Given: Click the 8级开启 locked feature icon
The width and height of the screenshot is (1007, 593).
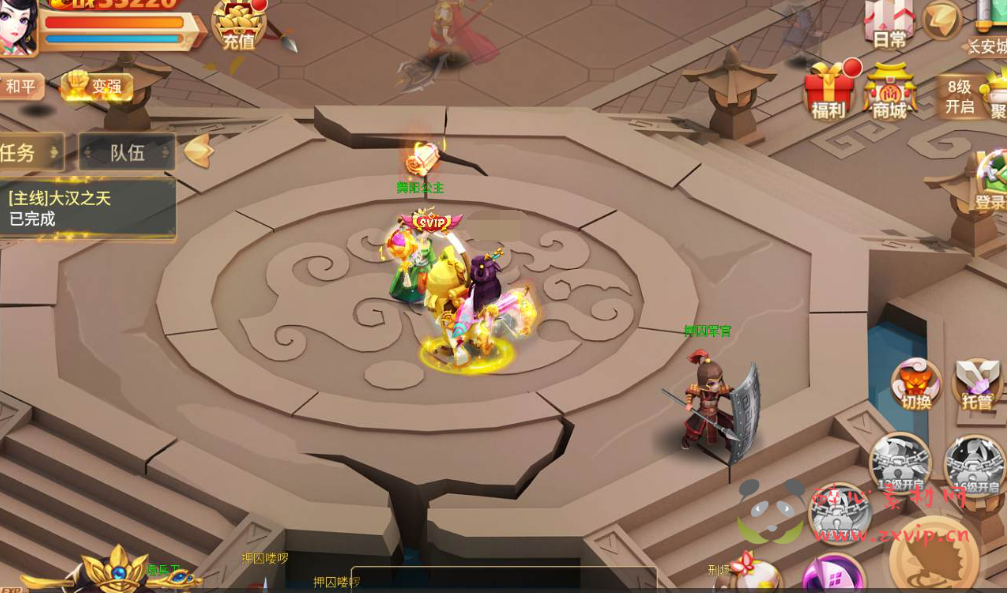Looking at the screenshot, I should 958,97.
